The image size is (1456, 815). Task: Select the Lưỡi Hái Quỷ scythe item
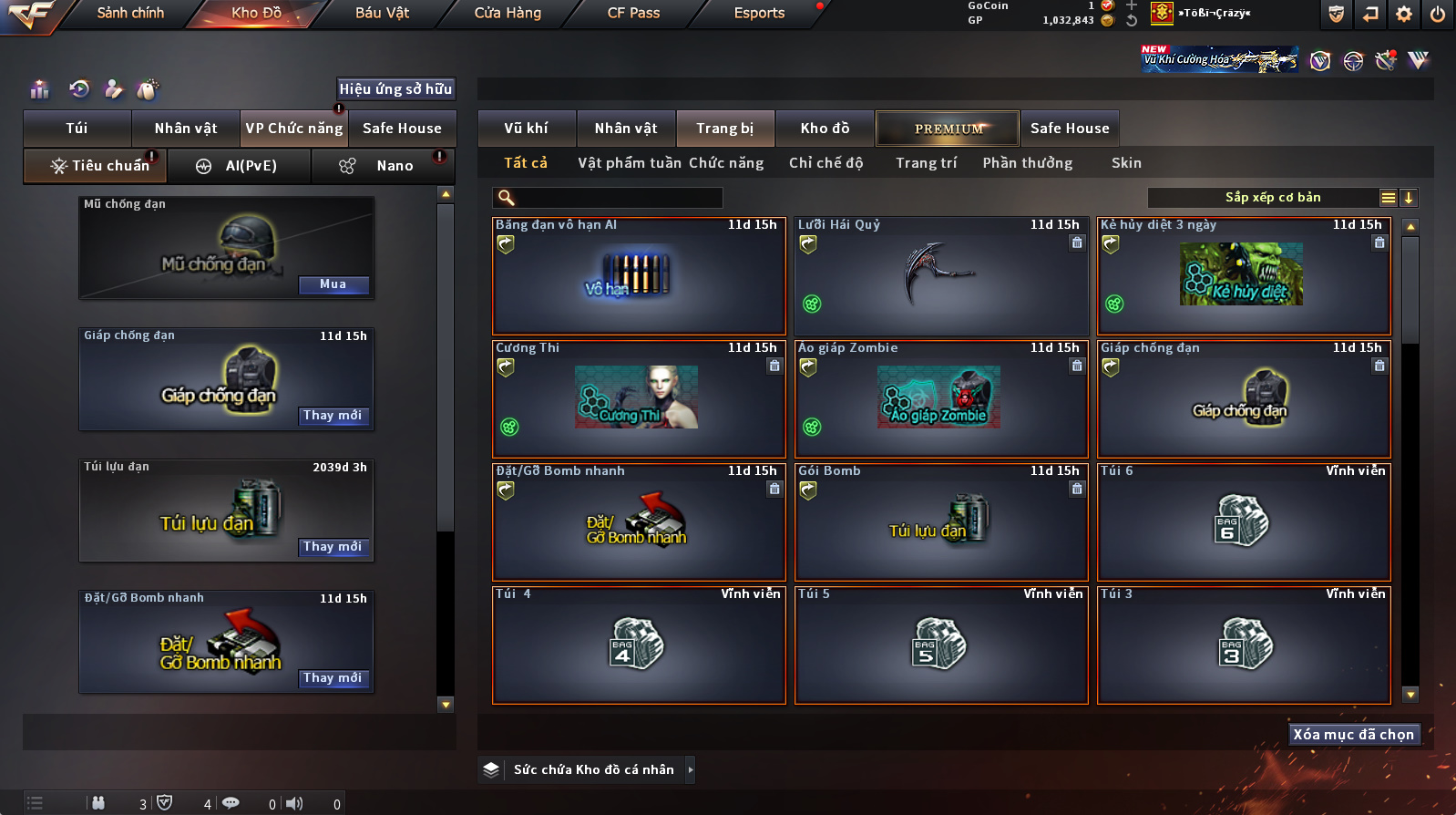[x=941, y=275]
